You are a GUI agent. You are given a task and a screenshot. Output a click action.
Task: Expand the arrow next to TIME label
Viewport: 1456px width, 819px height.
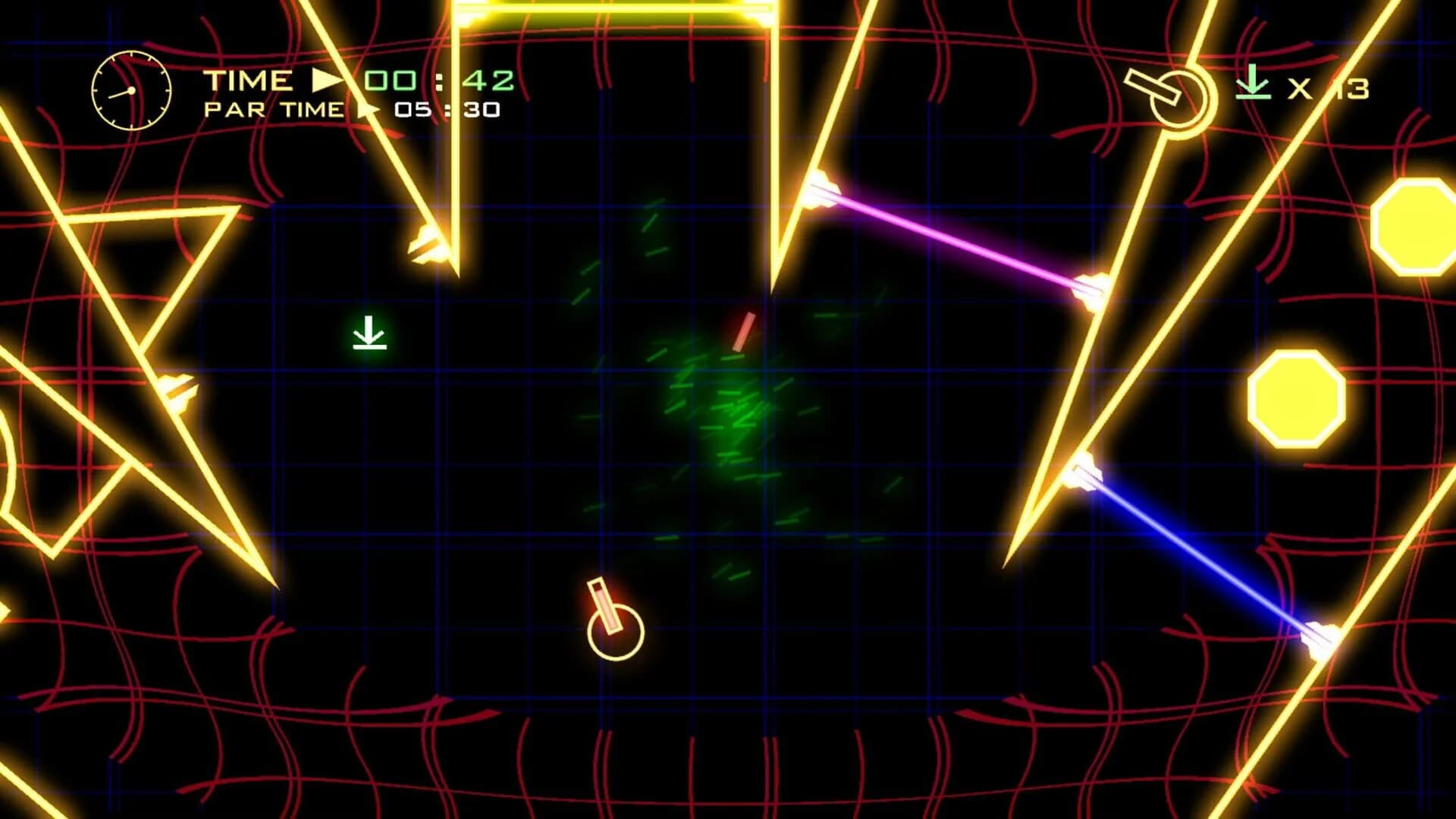[325, 79]
